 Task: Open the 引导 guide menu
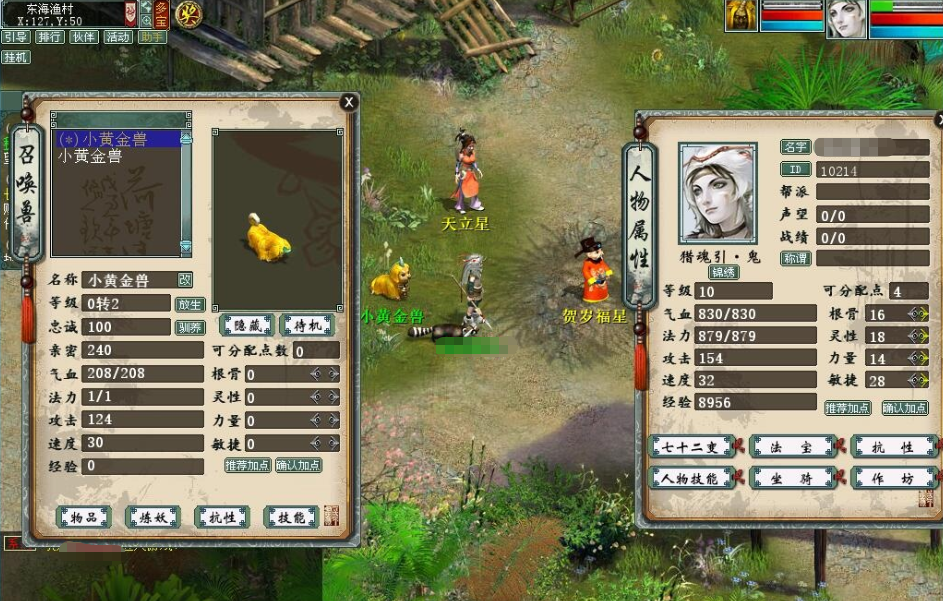[15, 37]
